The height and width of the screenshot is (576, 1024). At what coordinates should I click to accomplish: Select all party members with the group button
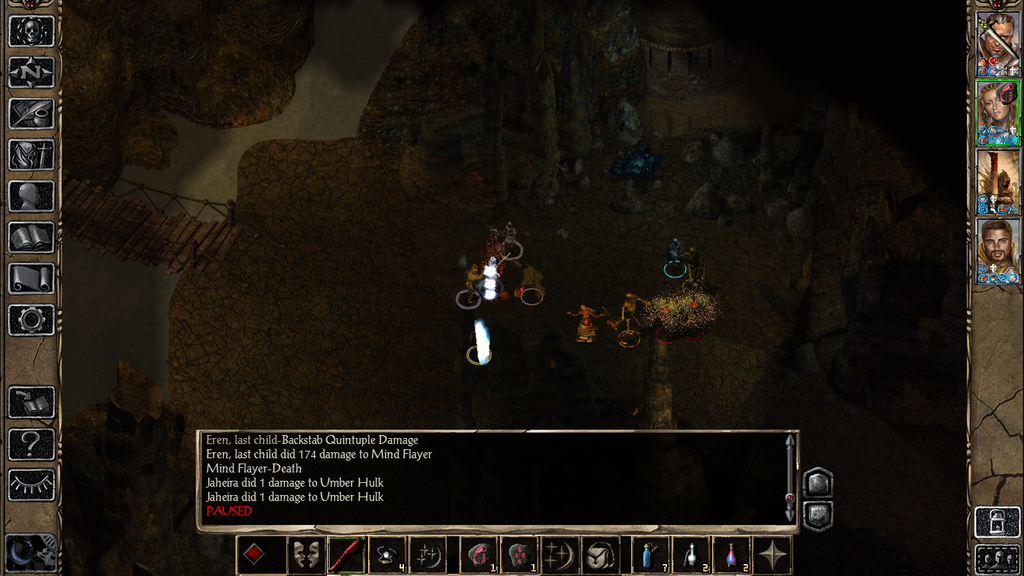(997, 558)
